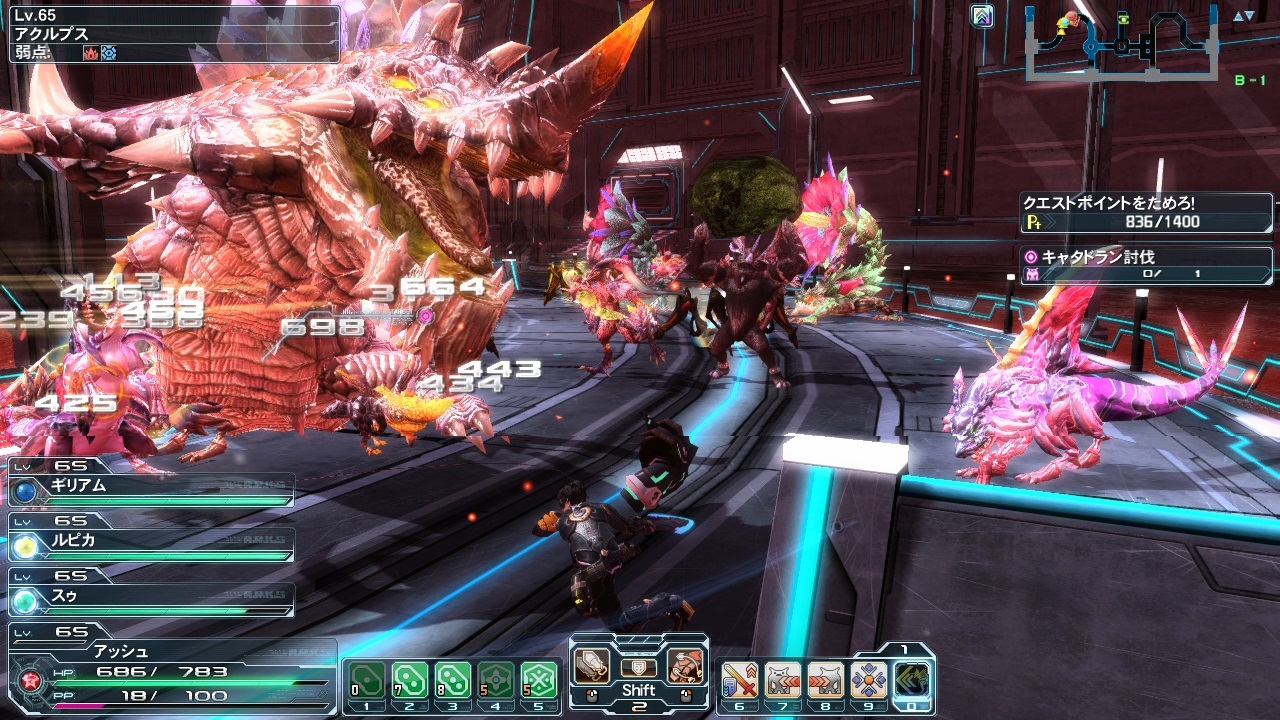
Task: Activate the blue snowflake burst skill
Action: [x=868, y=680]
